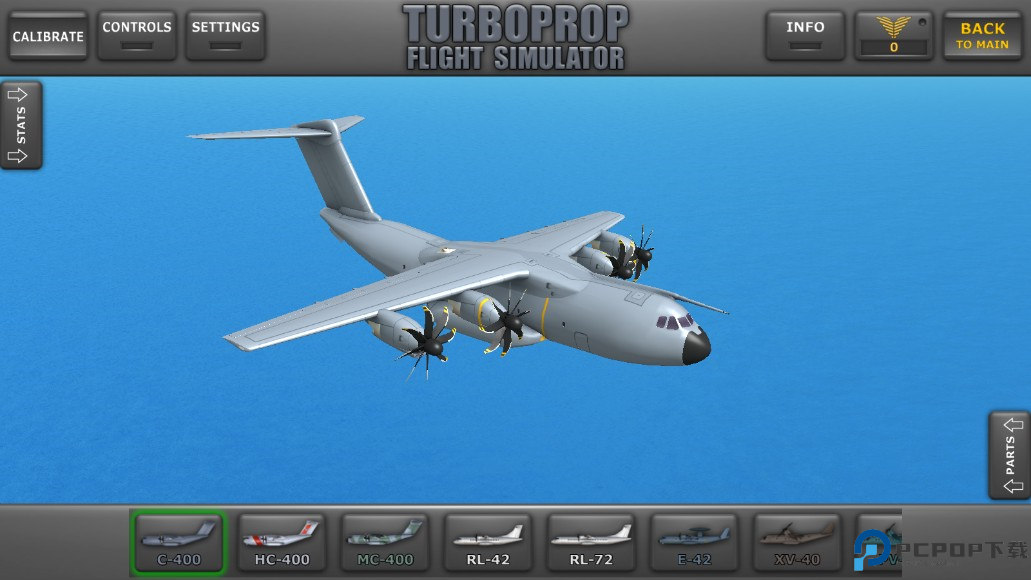The image size is (1031, 580).
Task: Click the gold wings rank badge button
Action: 894,35
